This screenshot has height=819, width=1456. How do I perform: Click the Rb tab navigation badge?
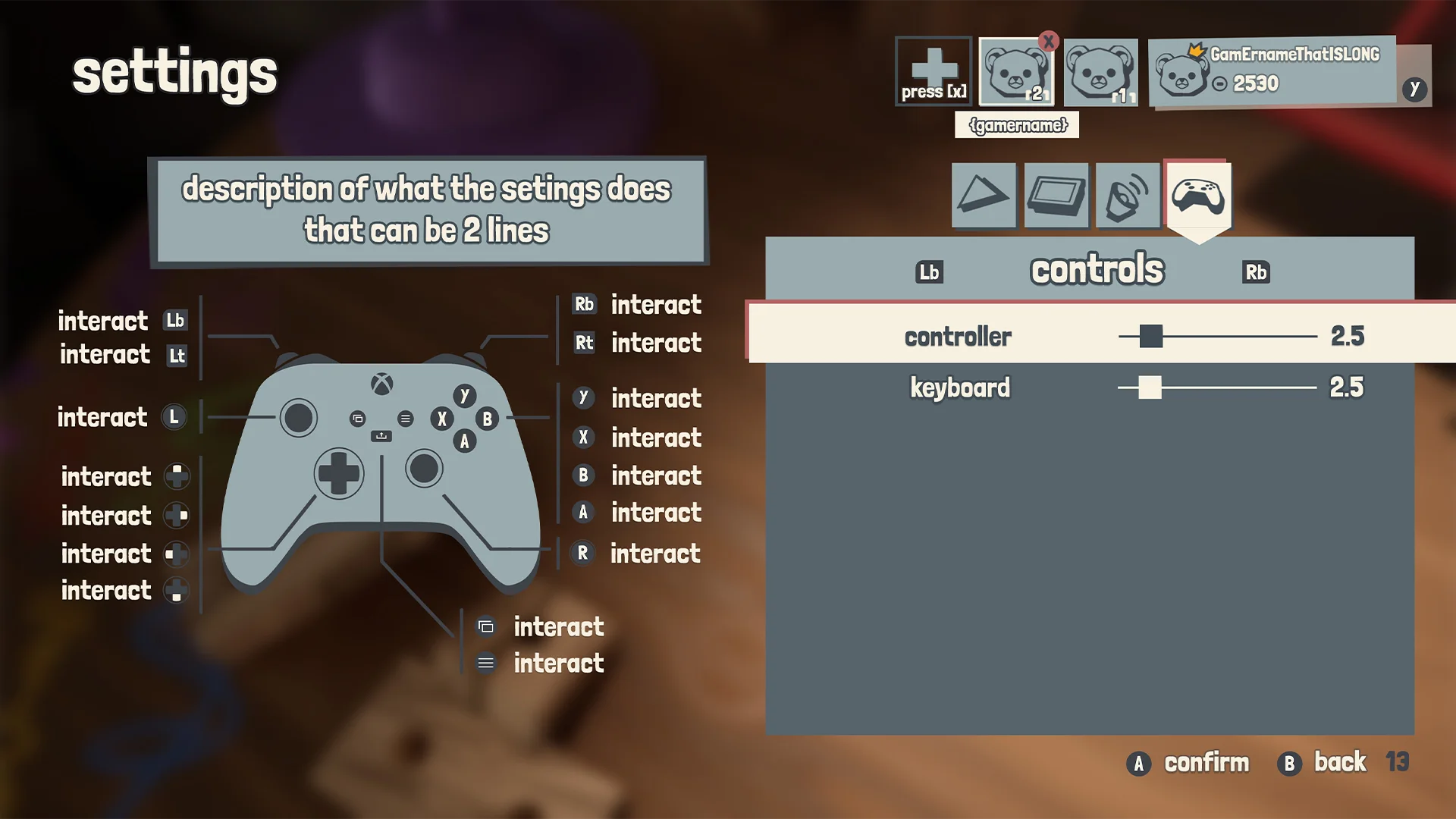(1255, 272)
